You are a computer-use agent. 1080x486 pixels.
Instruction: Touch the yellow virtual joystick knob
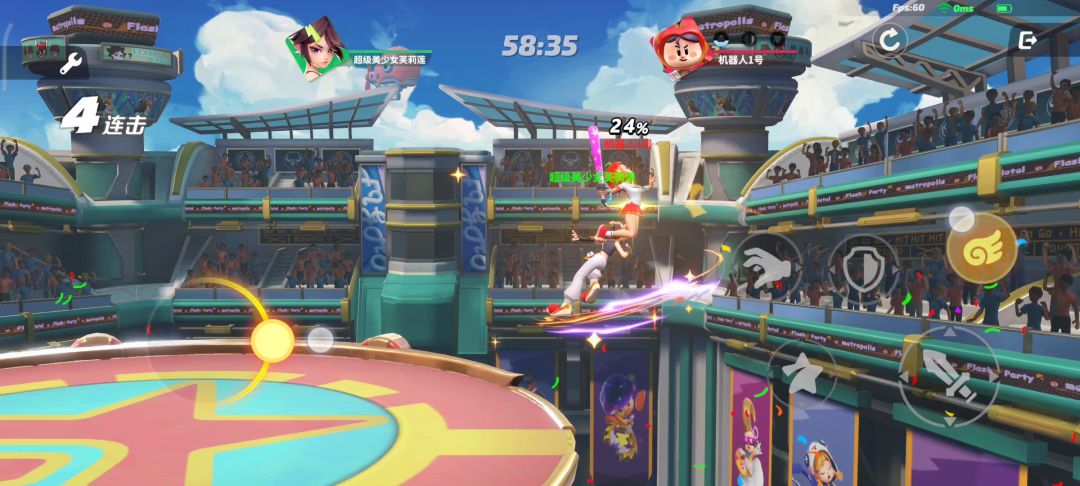click(x=272, y=341)
